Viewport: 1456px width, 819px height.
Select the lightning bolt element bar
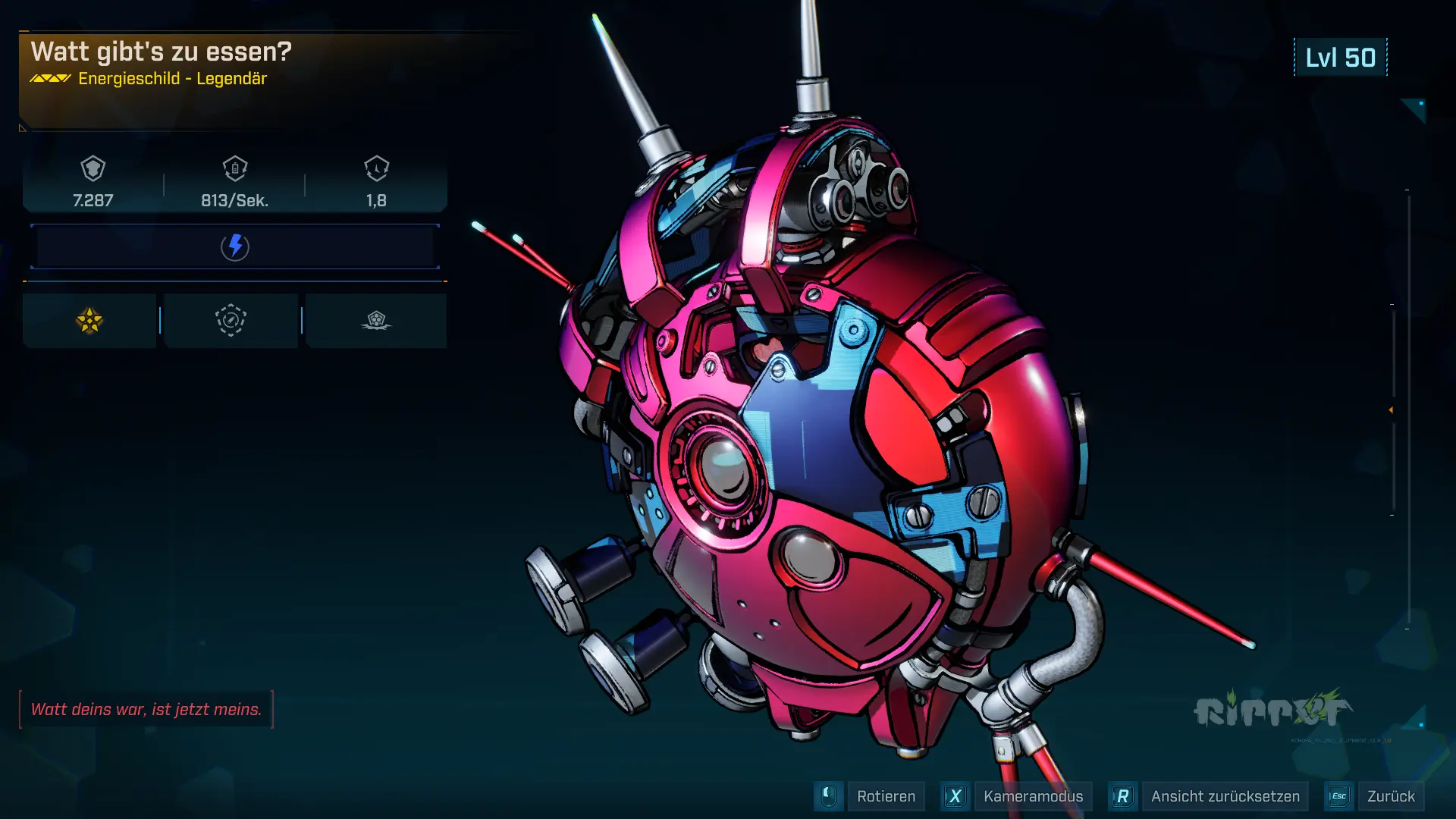pos(235,246)
